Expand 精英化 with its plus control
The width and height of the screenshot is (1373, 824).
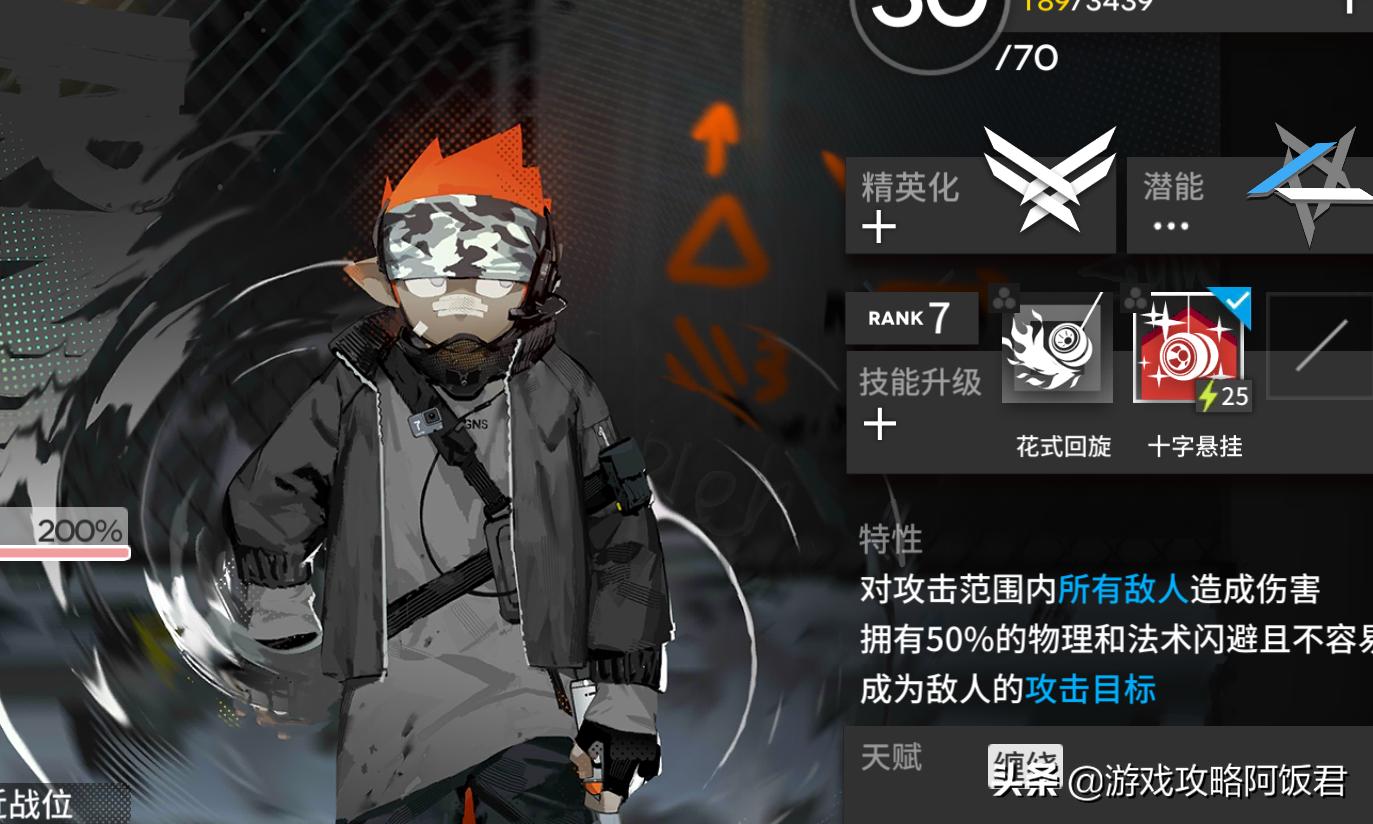coord(880,228)
